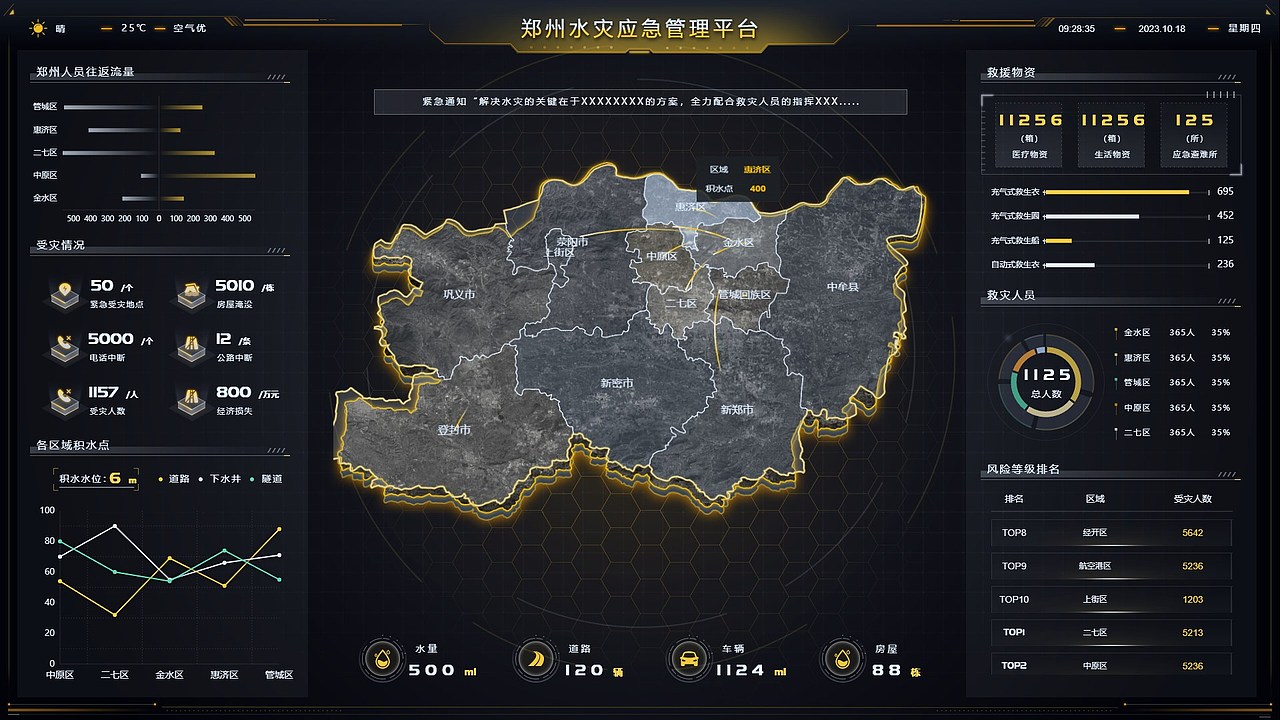
Task: Click the TOP8 经开区 ranking row
Action: click(x=1110, y=533)
